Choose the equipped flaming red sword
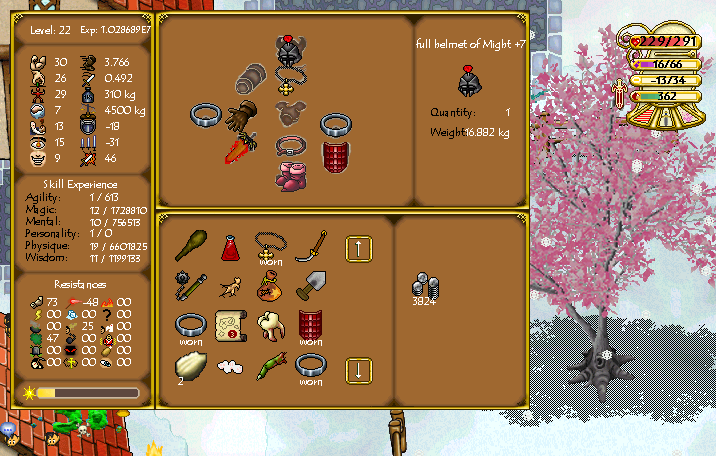This screenshot has width=716, height=456. (x=238, y=151)
